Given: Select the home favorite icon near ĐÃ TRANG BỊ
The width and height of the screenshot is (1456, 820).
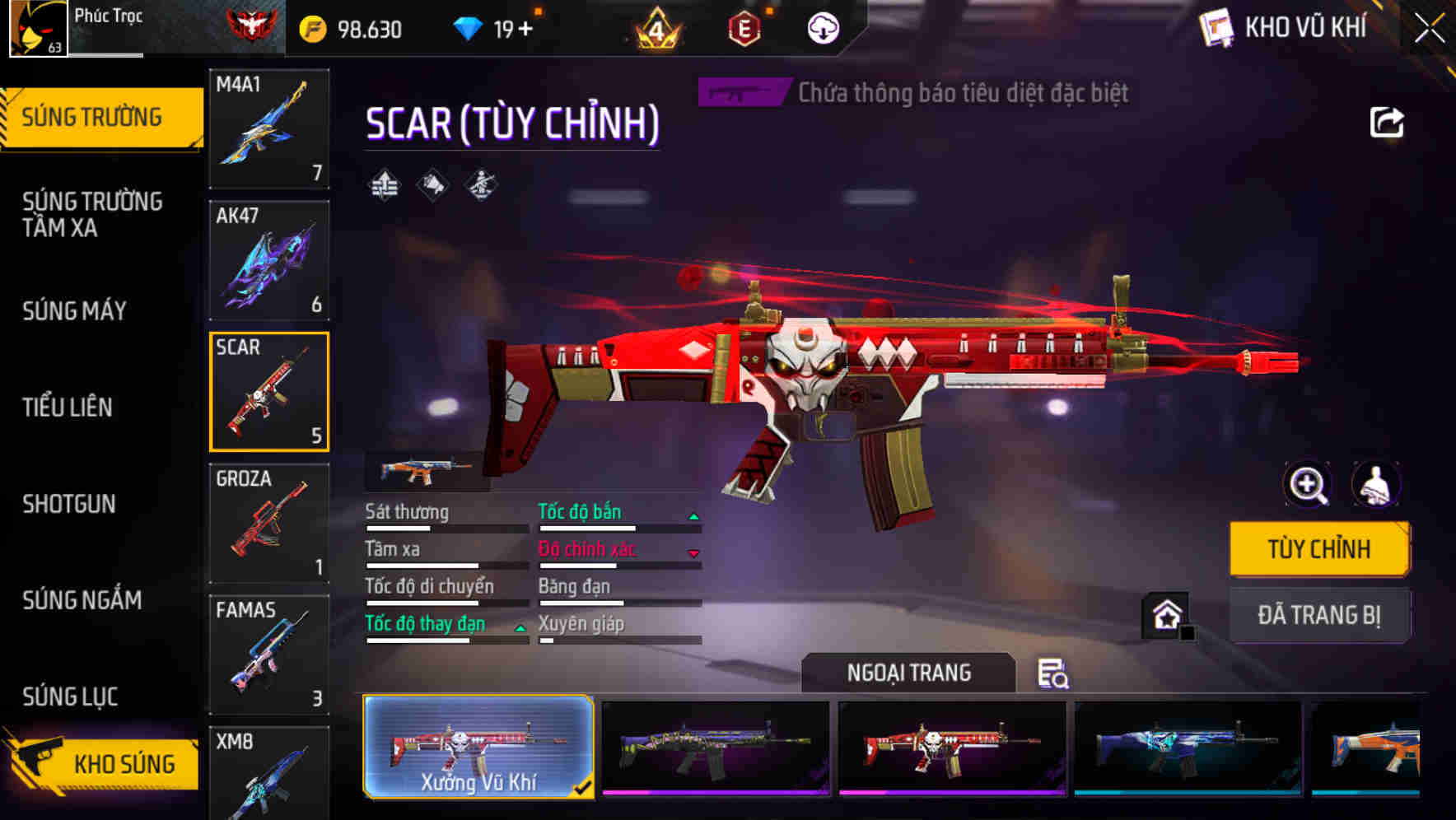Looking at the screenshot, I should [x=1164, y=615].
